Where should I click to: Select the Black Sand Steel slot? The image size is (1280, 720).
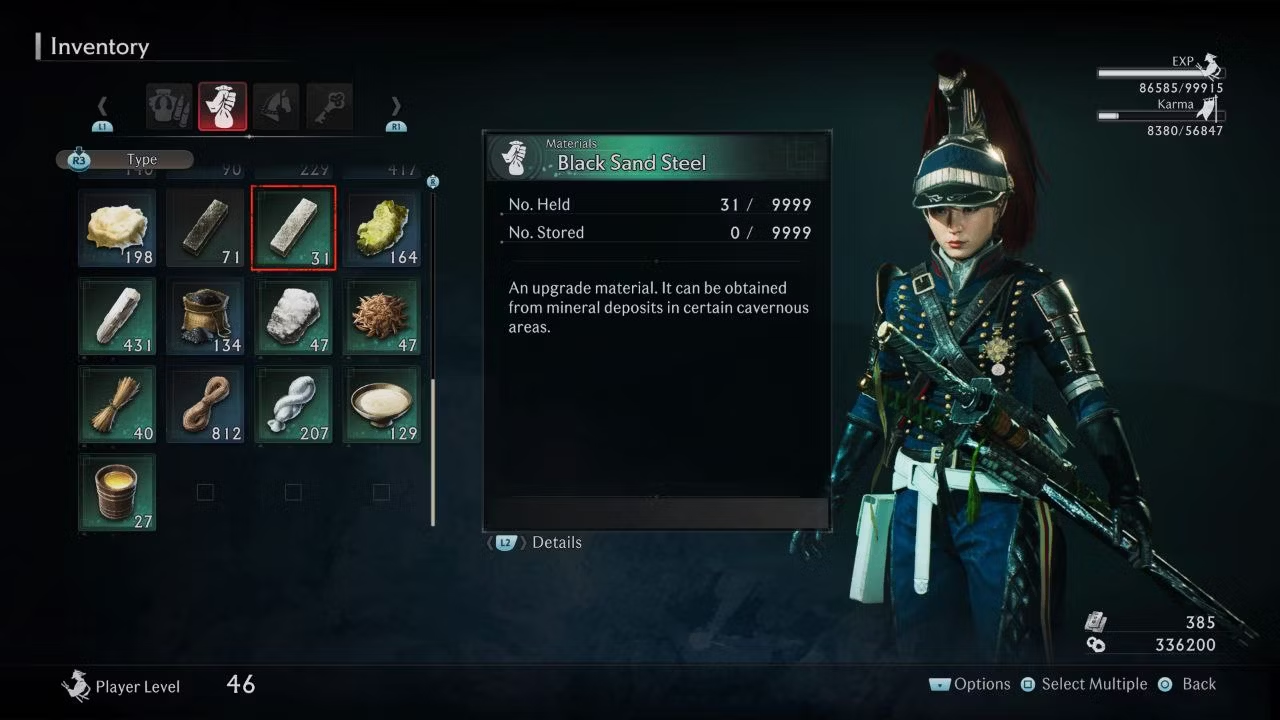tap(293, 228)
